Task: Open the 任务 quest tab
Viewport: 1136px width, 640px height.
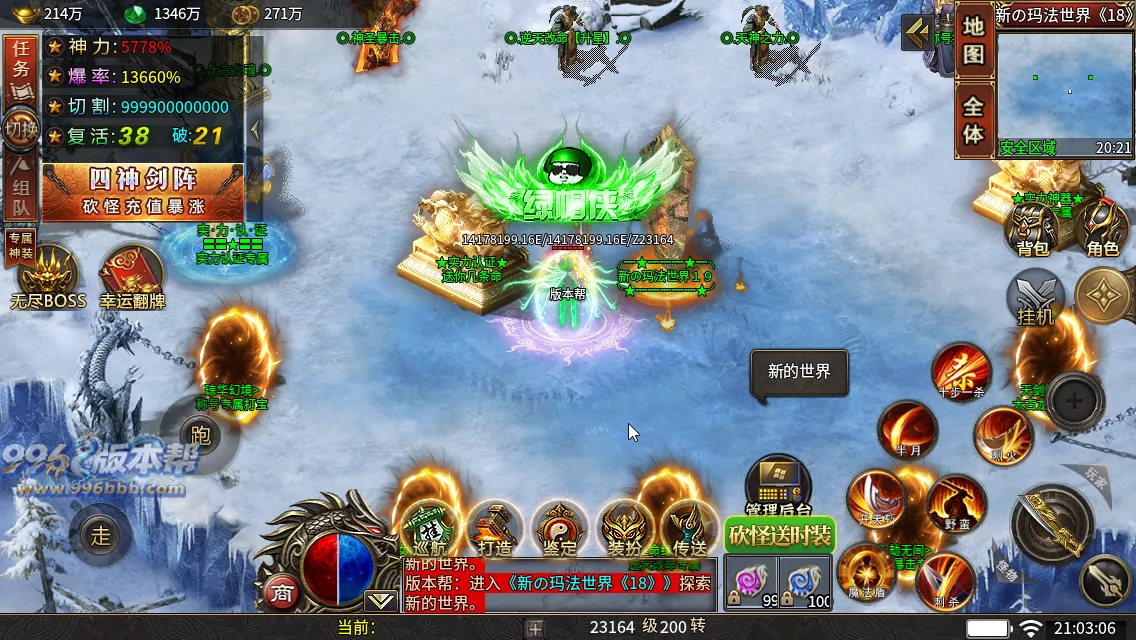Action: pos(21,69)
